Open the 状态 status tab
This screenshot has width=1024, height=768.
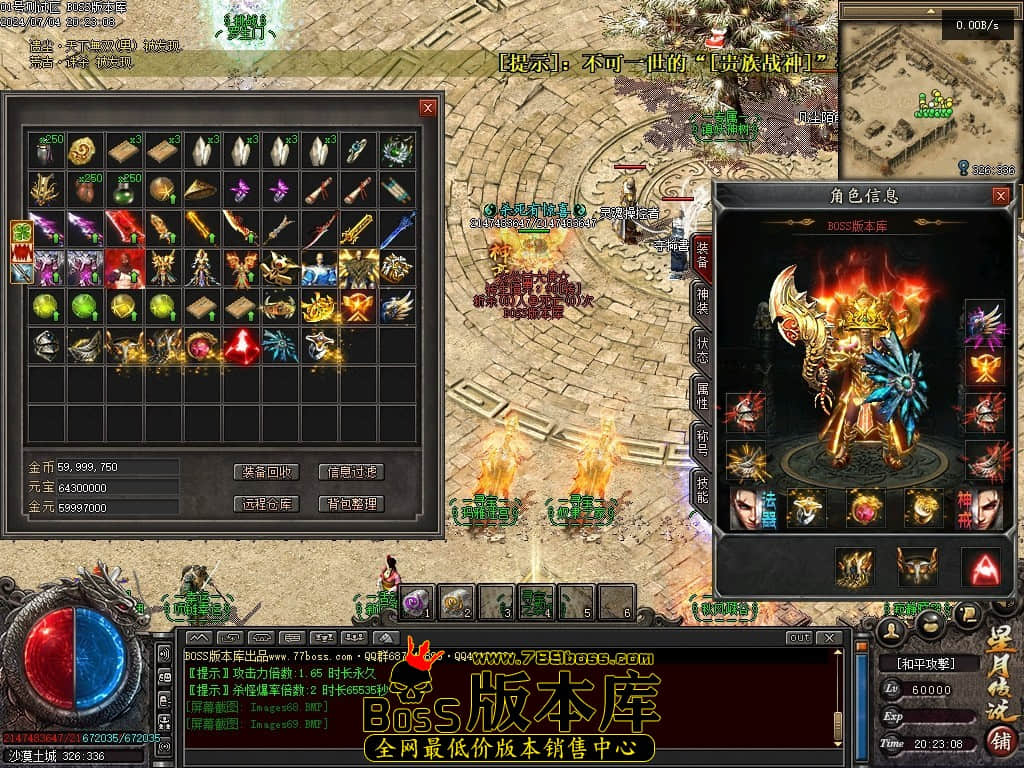coord(702,348)
